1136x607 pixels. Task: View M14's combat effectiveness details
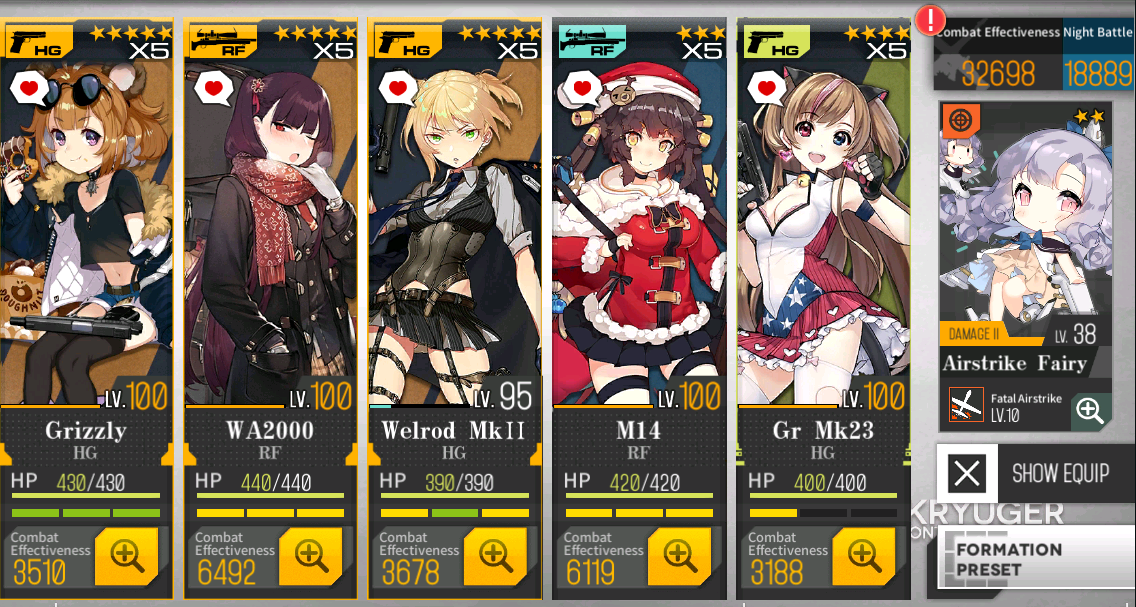pyautogui.click(x=679, y=556)
